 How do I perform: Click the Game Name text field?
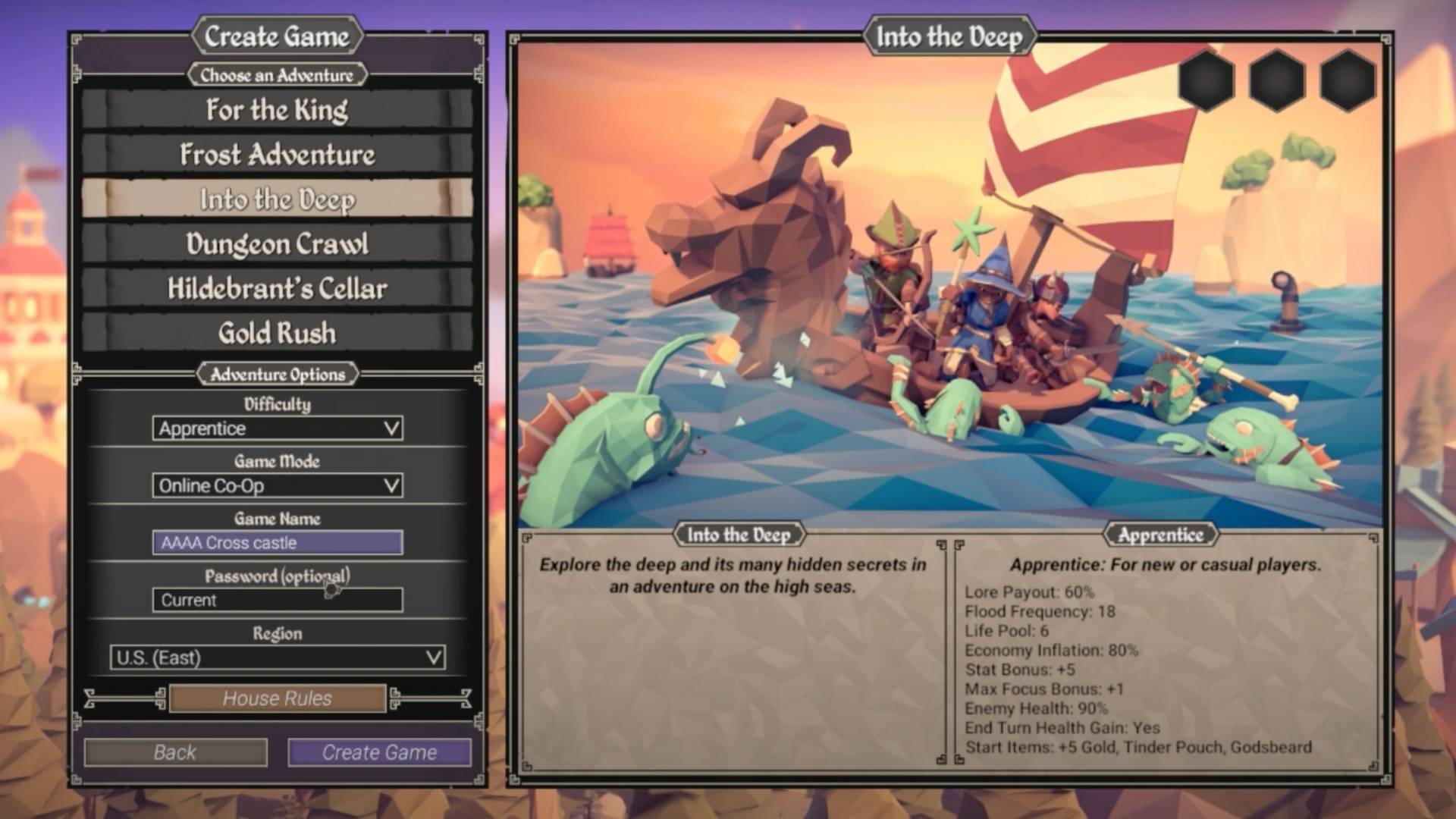[x=277, y=543]
